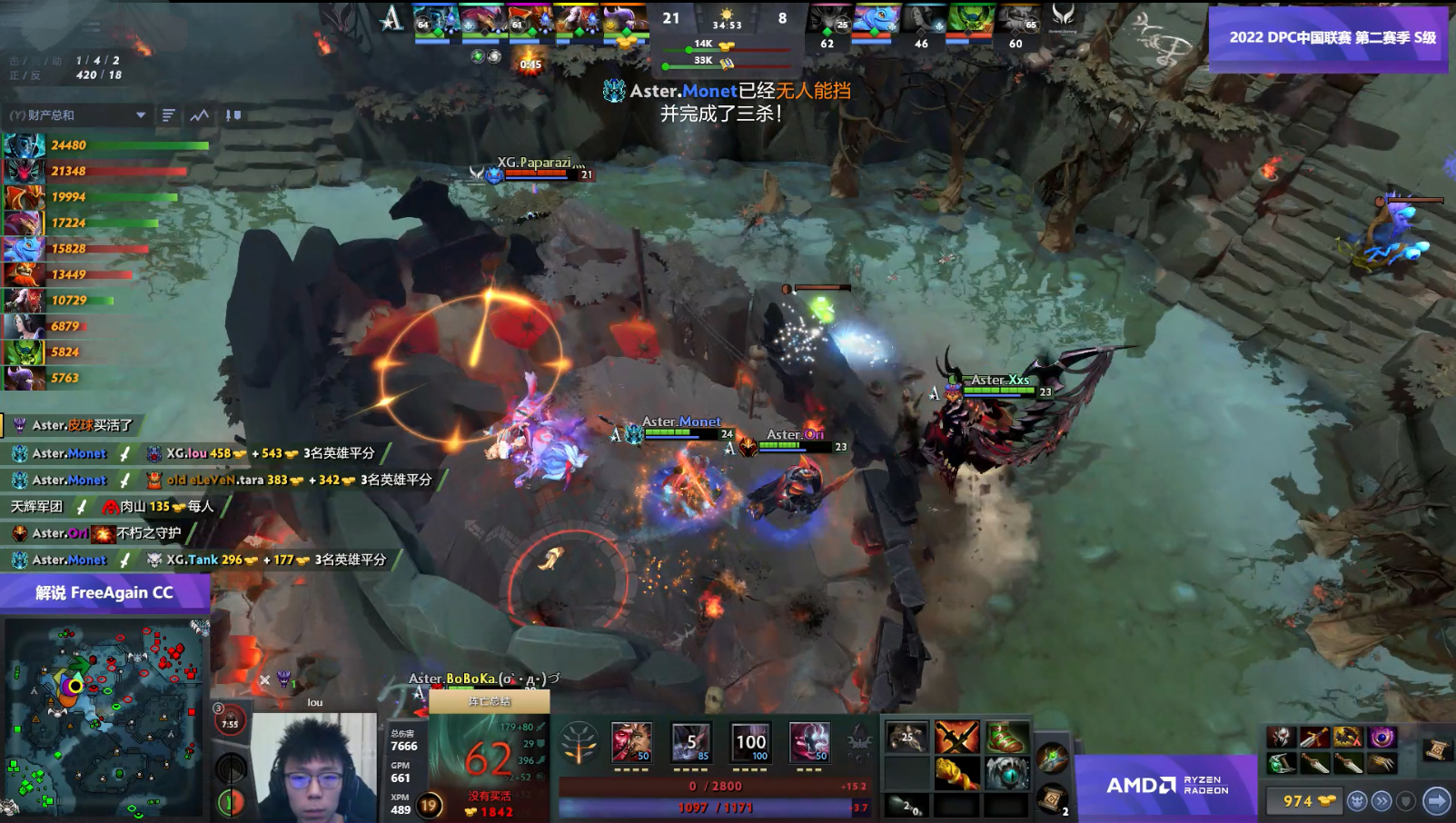Click the line graph icon in net worth panel
This screenshot has height=823, width=1456.
click(x=197, y=115)
